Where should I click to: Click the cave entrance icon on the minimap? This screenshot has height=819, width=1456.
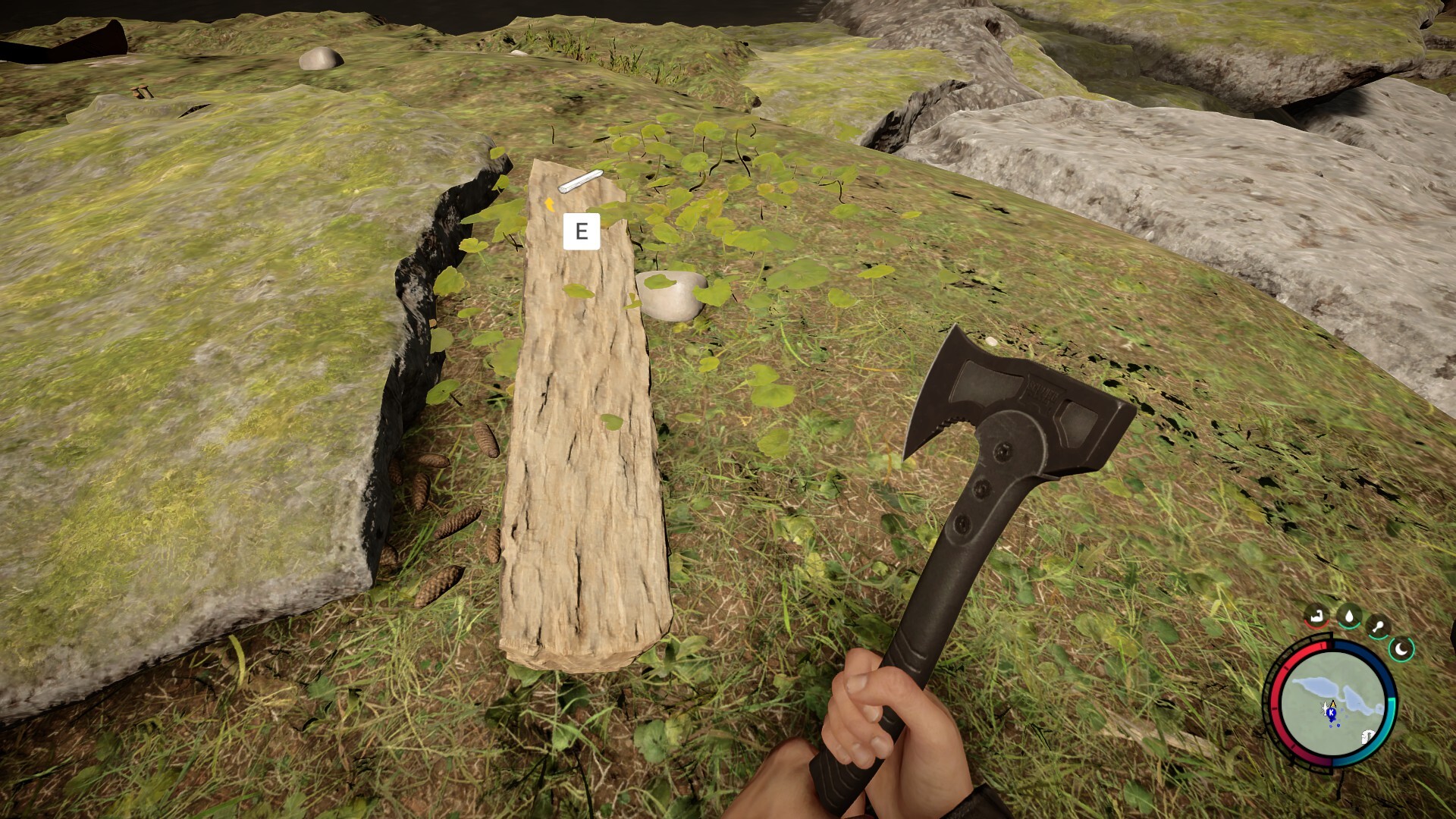[1367, 737]
